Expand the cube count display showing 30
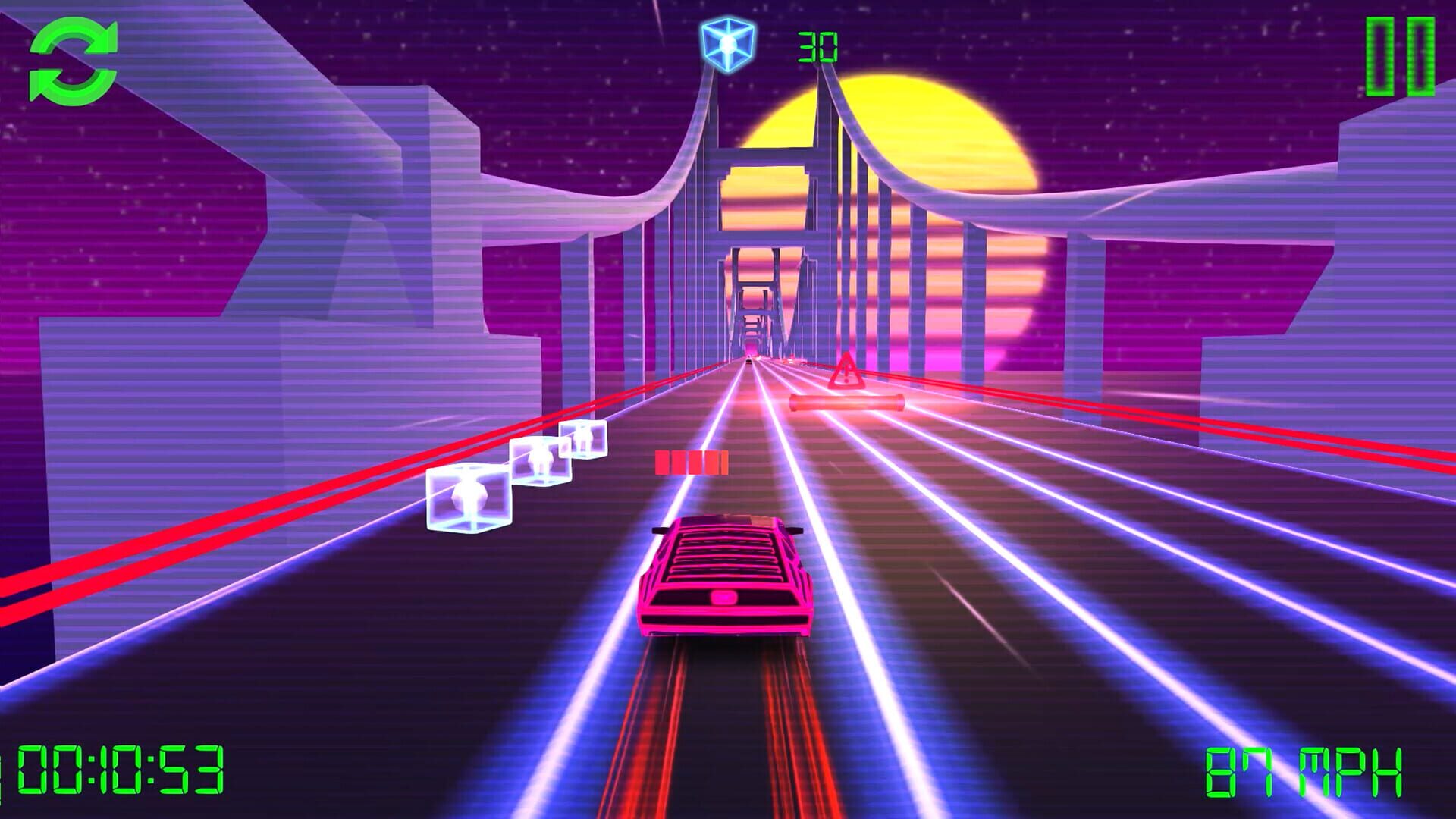1456x819 pixels. (817, 47)
